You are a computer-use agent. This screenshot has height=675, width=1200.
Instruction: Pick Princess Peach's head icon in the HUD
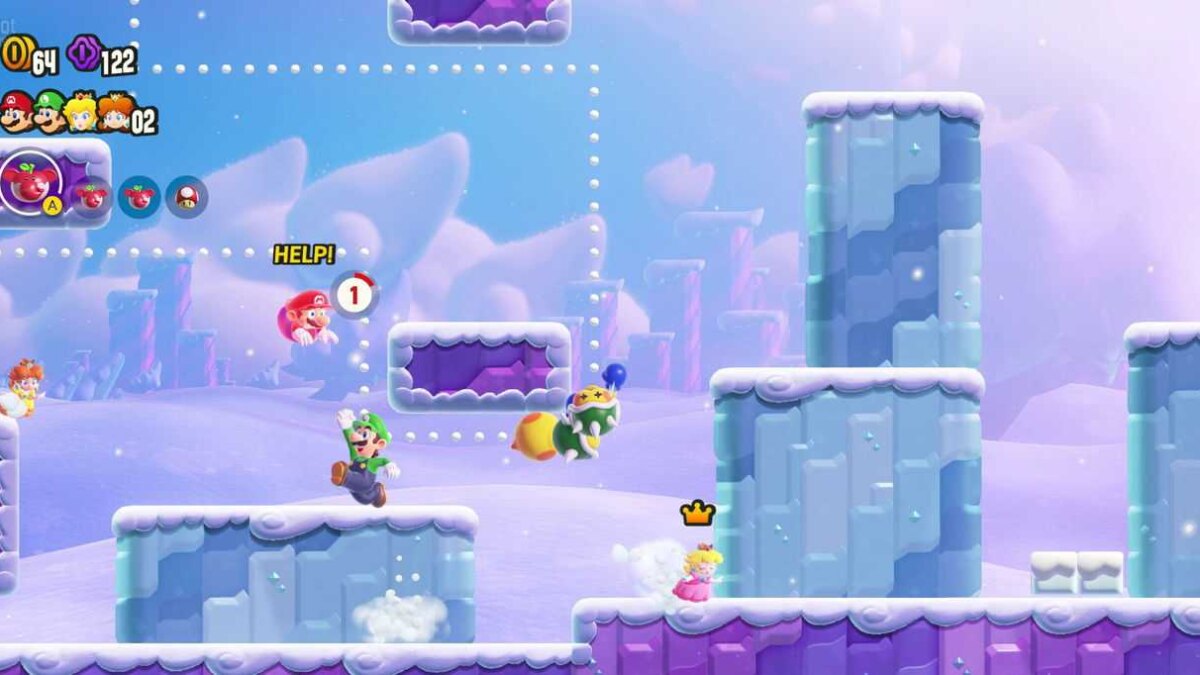point(81,112)
